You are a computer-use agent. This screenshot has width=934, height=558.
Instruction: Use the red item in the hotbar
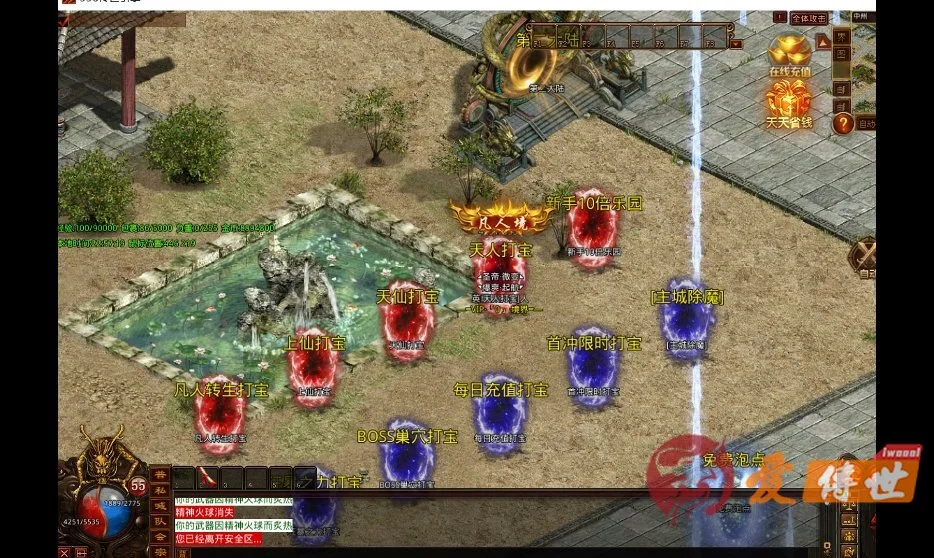(x=207, y=477)
